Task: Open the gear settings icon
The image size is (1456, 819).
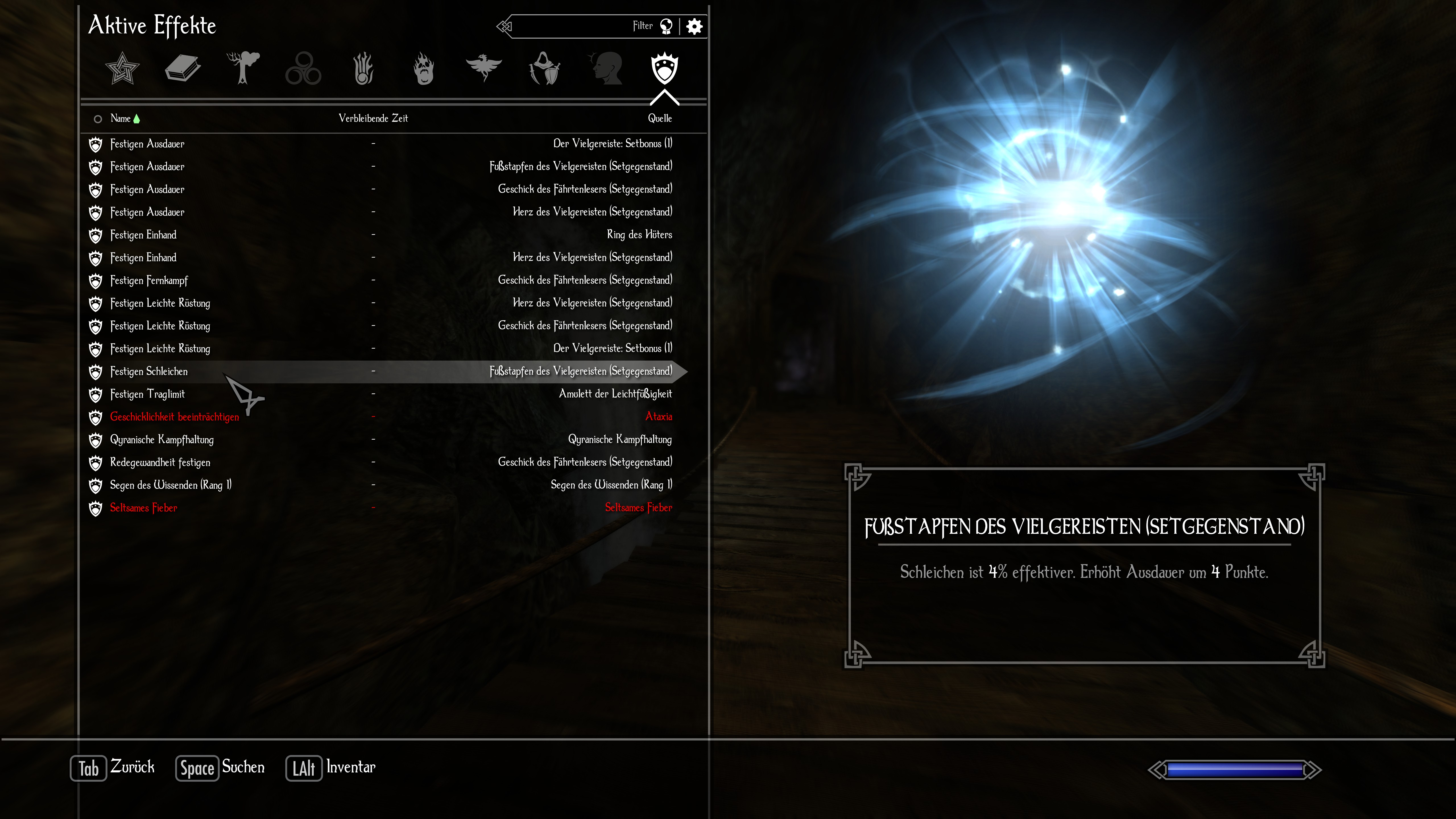Action: point(694,26)
